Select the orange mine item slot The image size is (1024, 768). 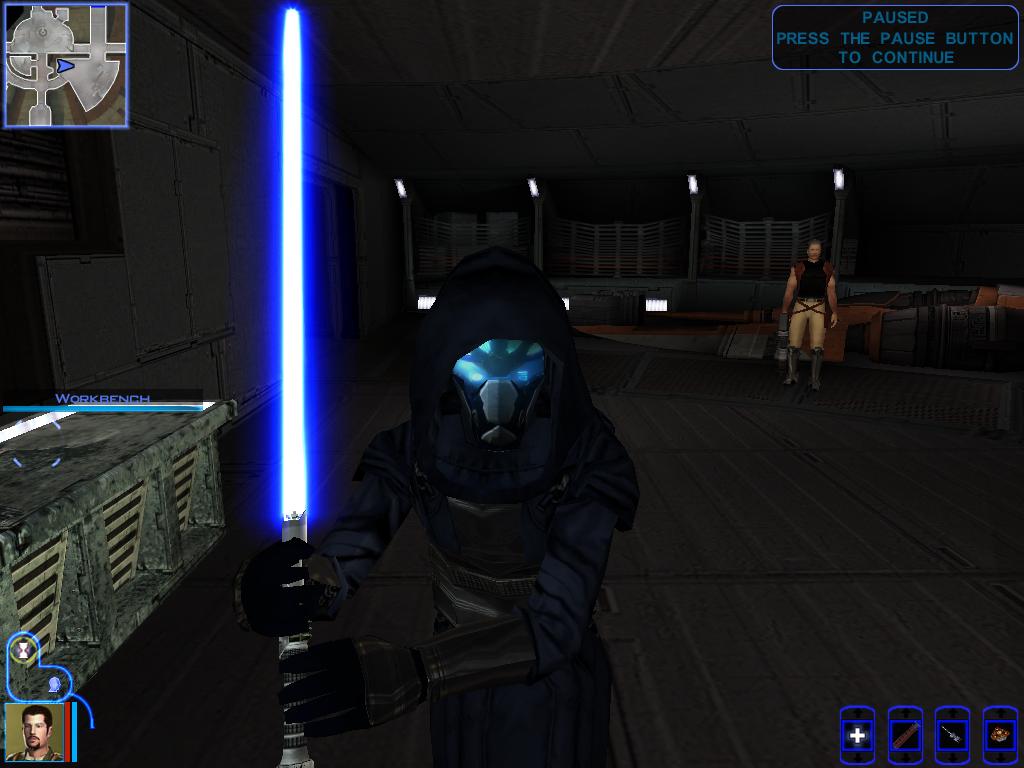point(999,736)
